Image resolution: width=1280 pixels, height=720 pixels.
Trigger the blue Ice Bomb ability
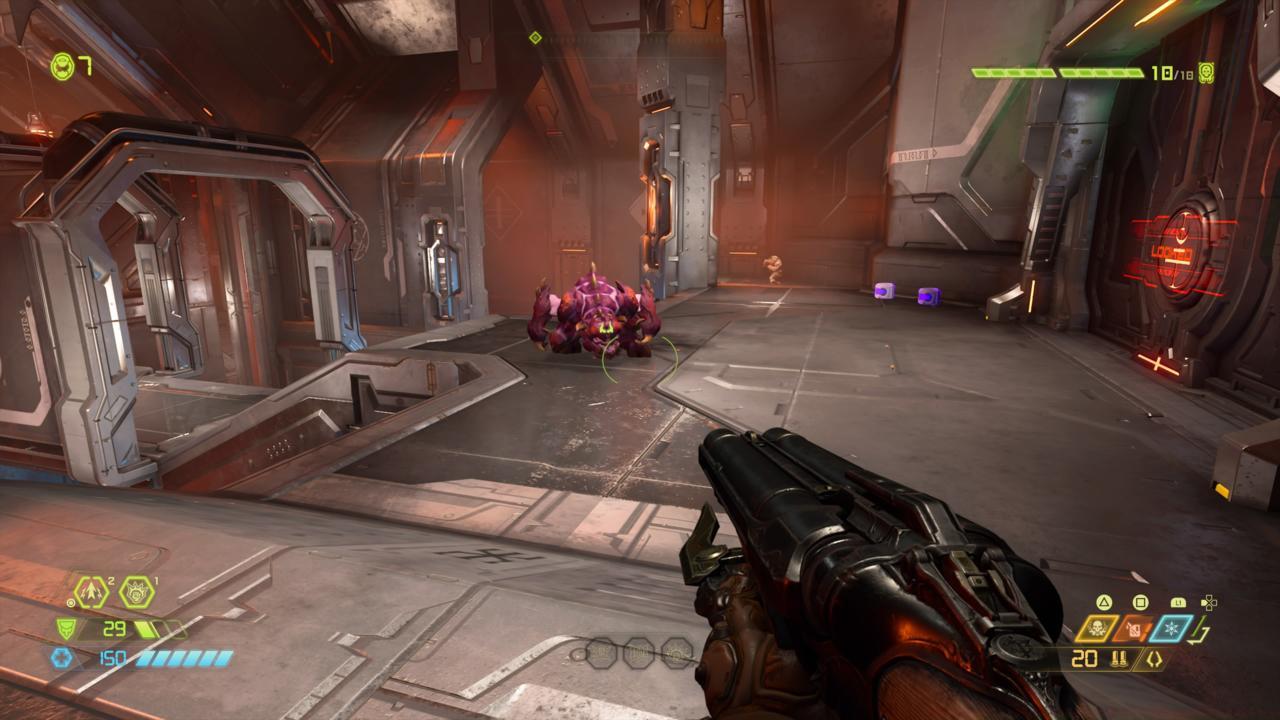point(1171,629)
